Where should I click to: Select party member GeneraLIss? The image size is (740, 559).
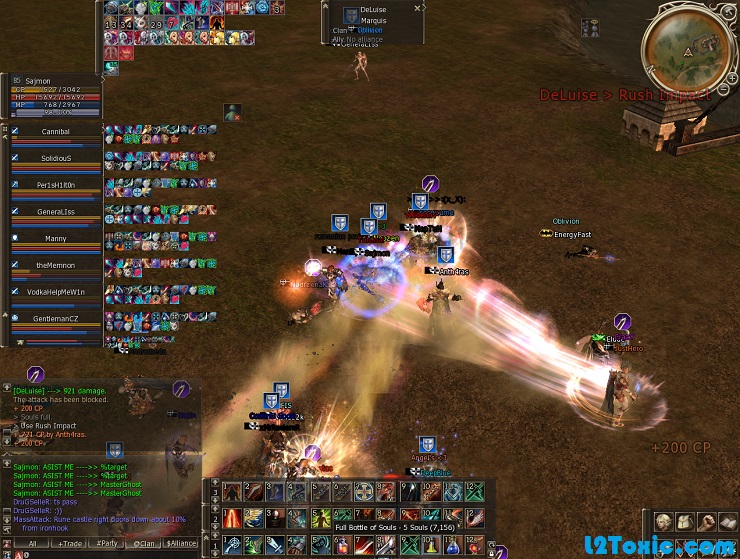pyautogui.click(x=55, y=212)
